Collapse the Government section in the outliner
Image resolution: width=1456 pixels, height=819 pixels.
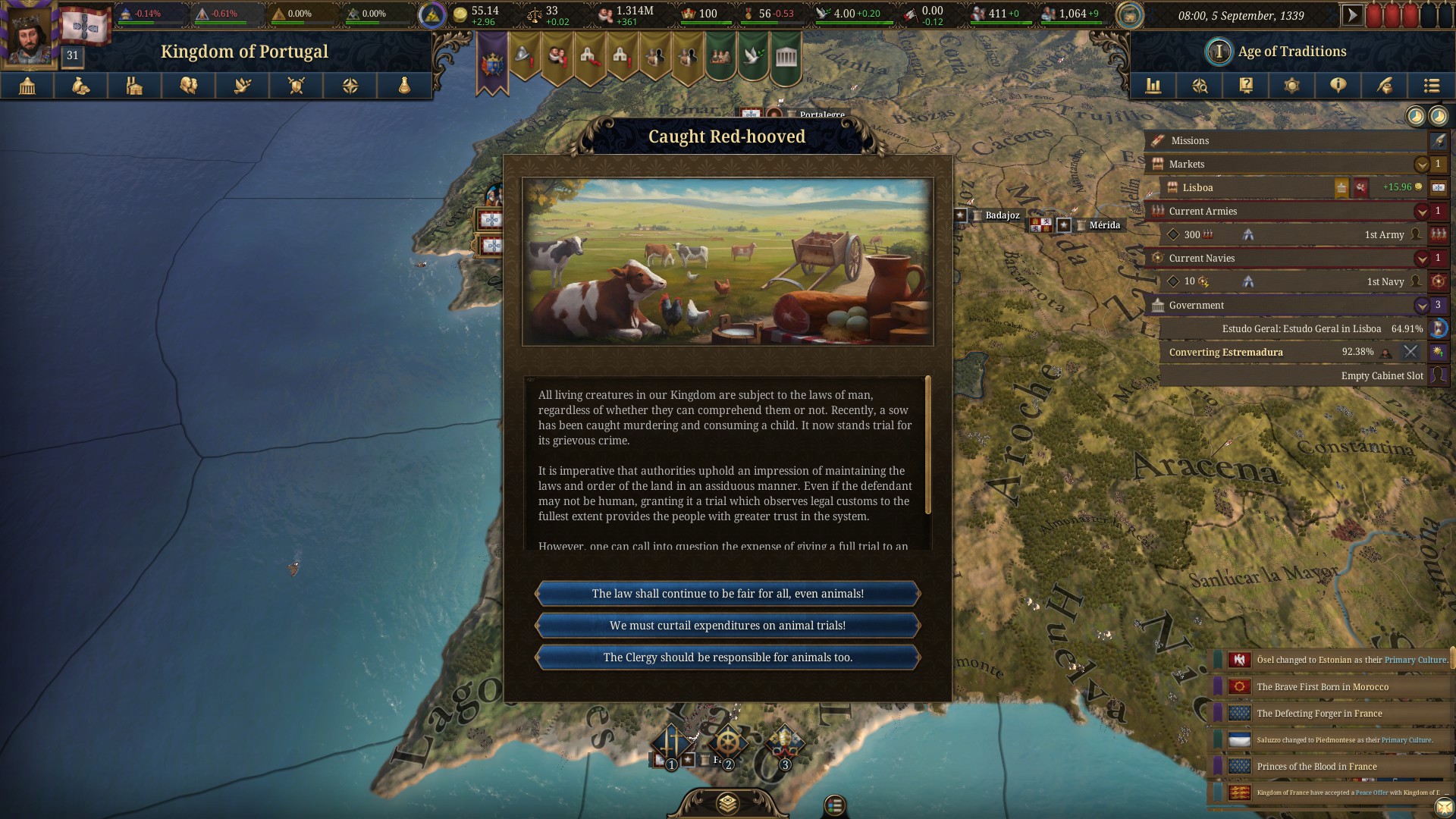click(1421, 305)
